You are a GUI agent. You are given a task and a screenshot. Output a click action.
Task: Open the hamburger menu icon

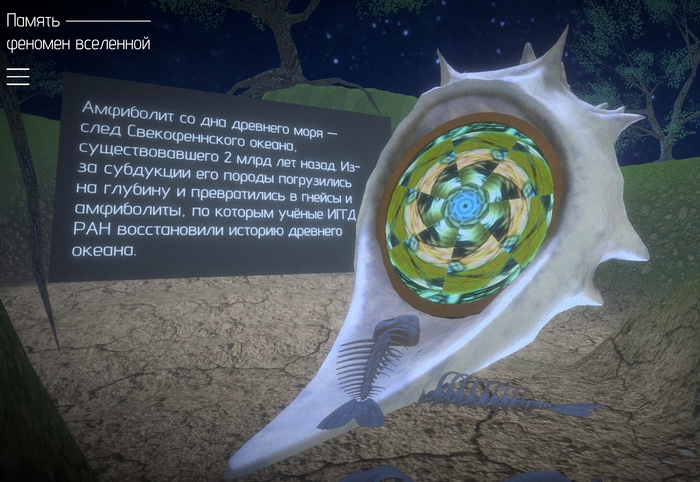(x=18, y=76)
